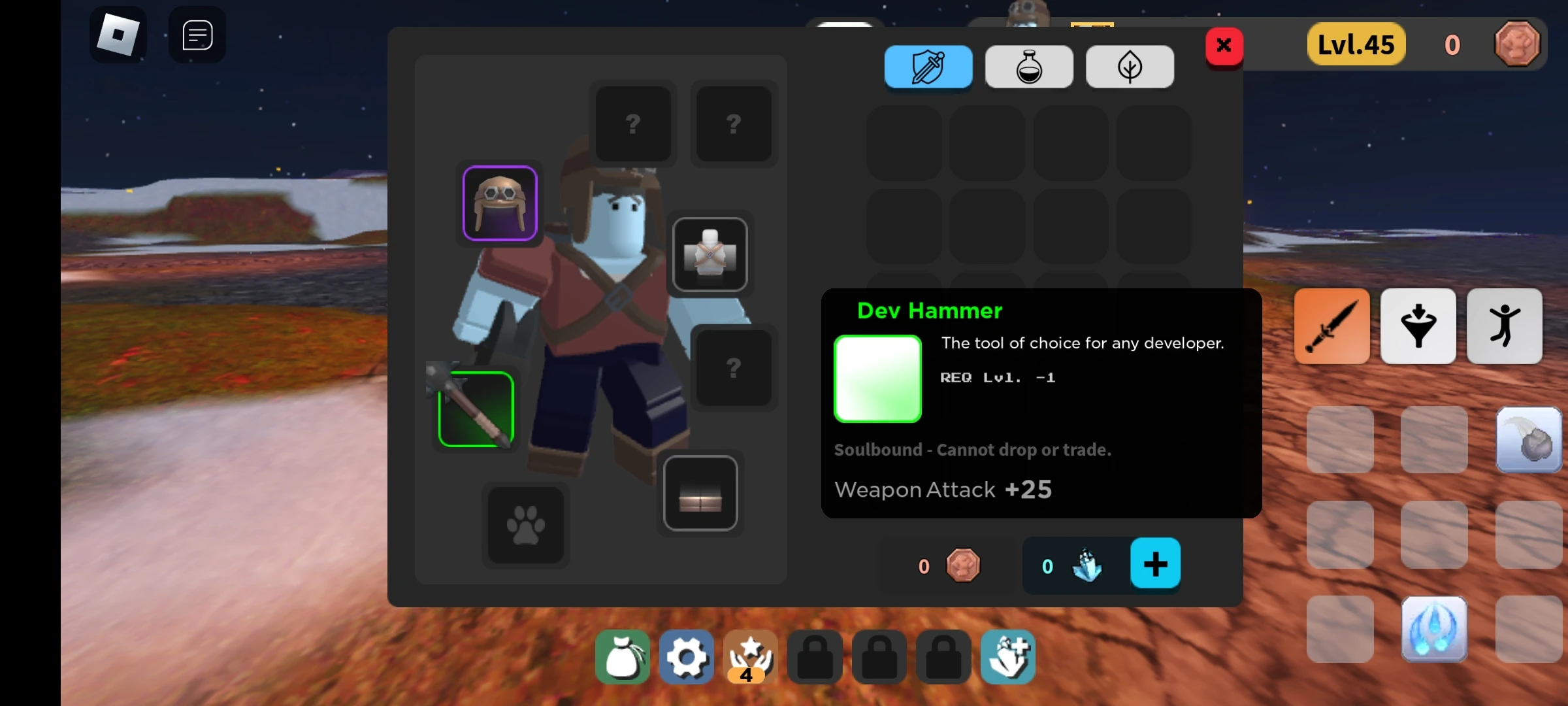Screen dimensions: 1568x706
Task: Open the funnel loot filter icon
Action: [1418, 326]
